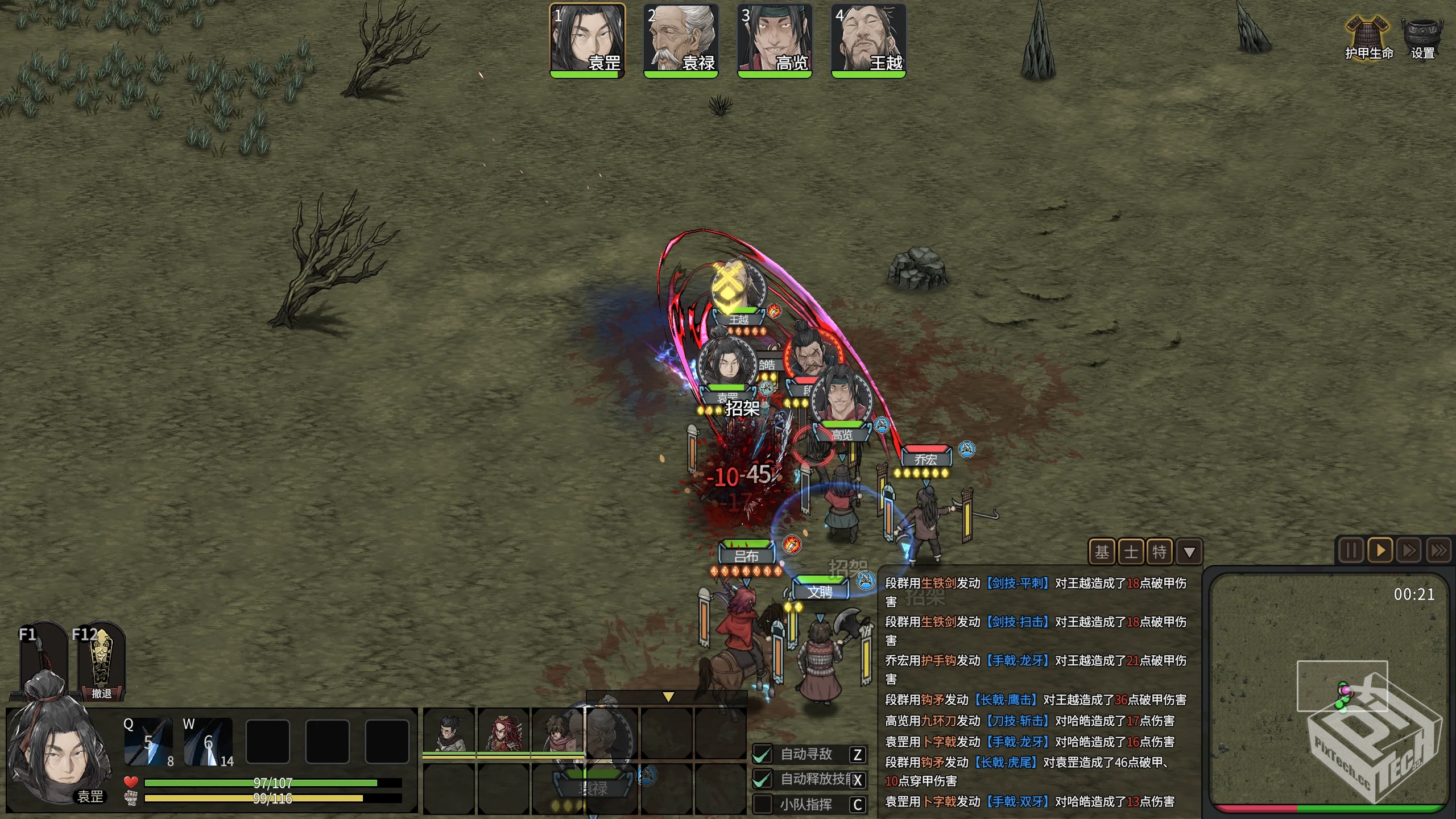Pause the battle

point(1350,551)
